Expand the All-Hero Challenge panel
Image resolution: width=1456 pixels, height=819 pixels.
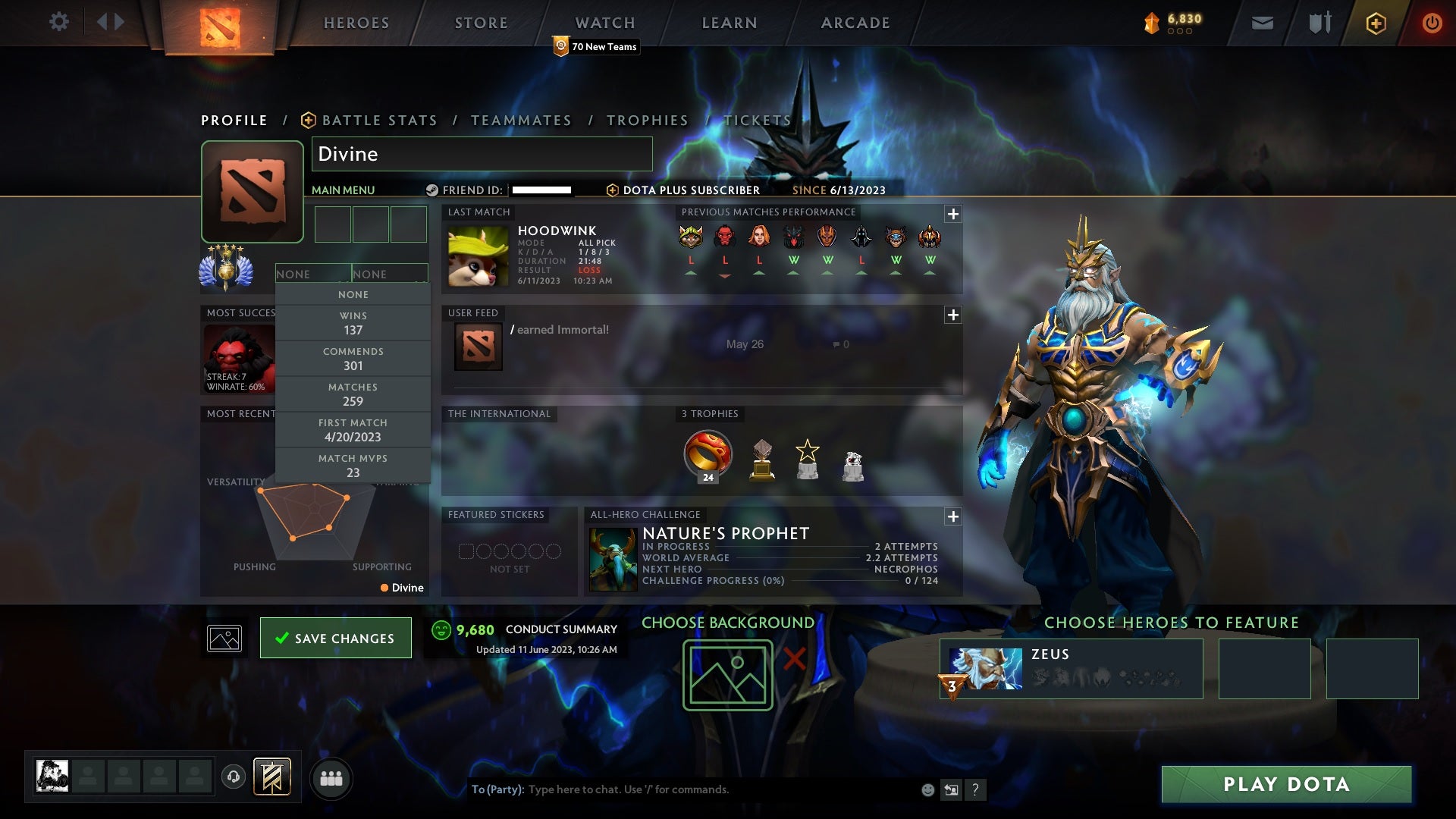click(952, 516)
